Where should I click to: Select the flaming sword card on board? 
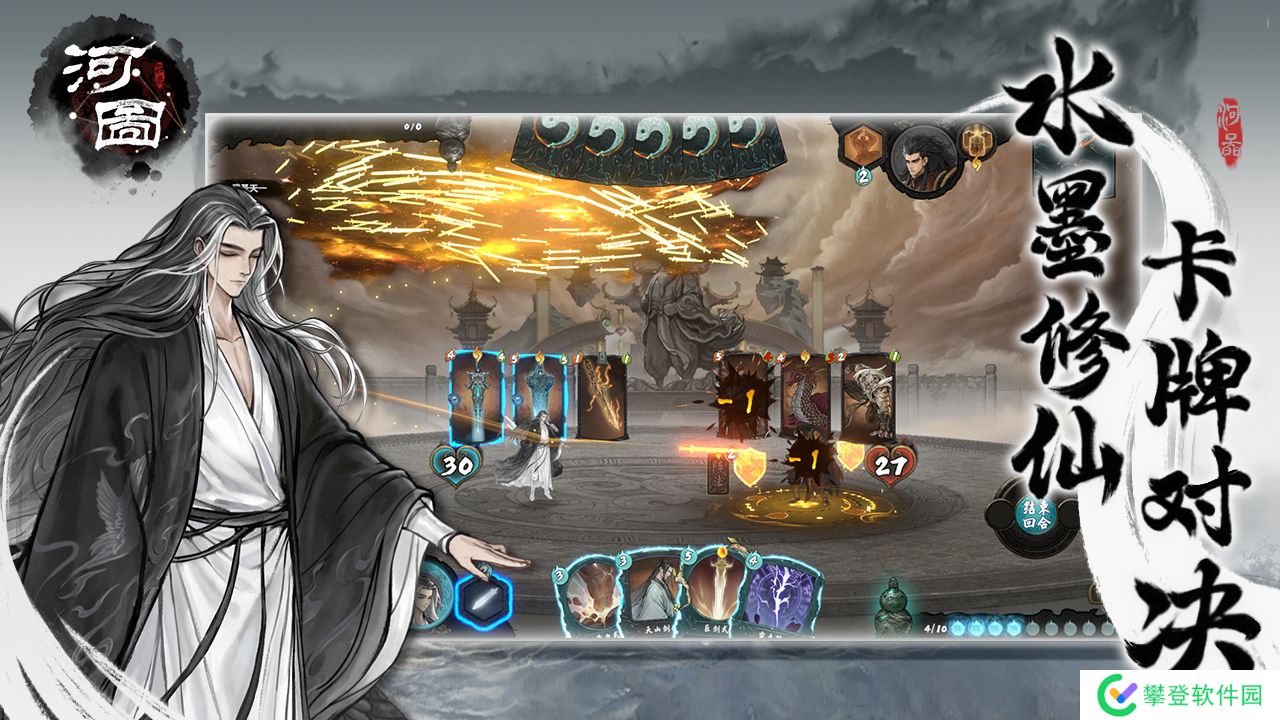coord(602,400)
